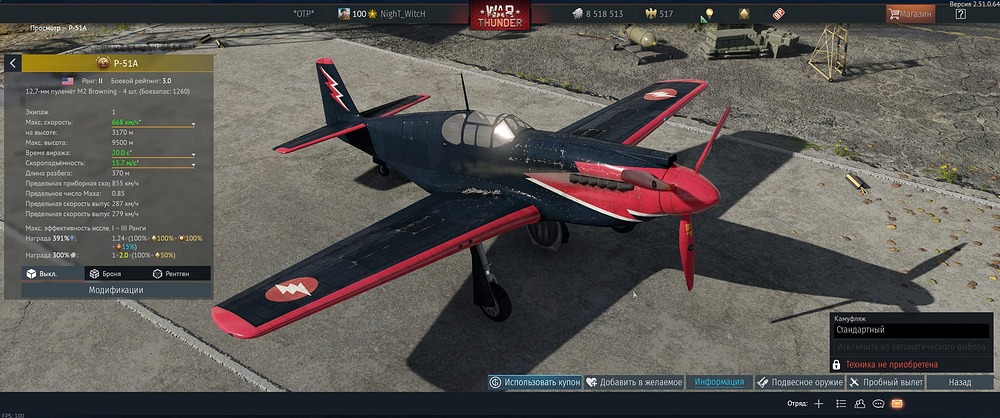Open the contacts friends icon

(859, 403)
